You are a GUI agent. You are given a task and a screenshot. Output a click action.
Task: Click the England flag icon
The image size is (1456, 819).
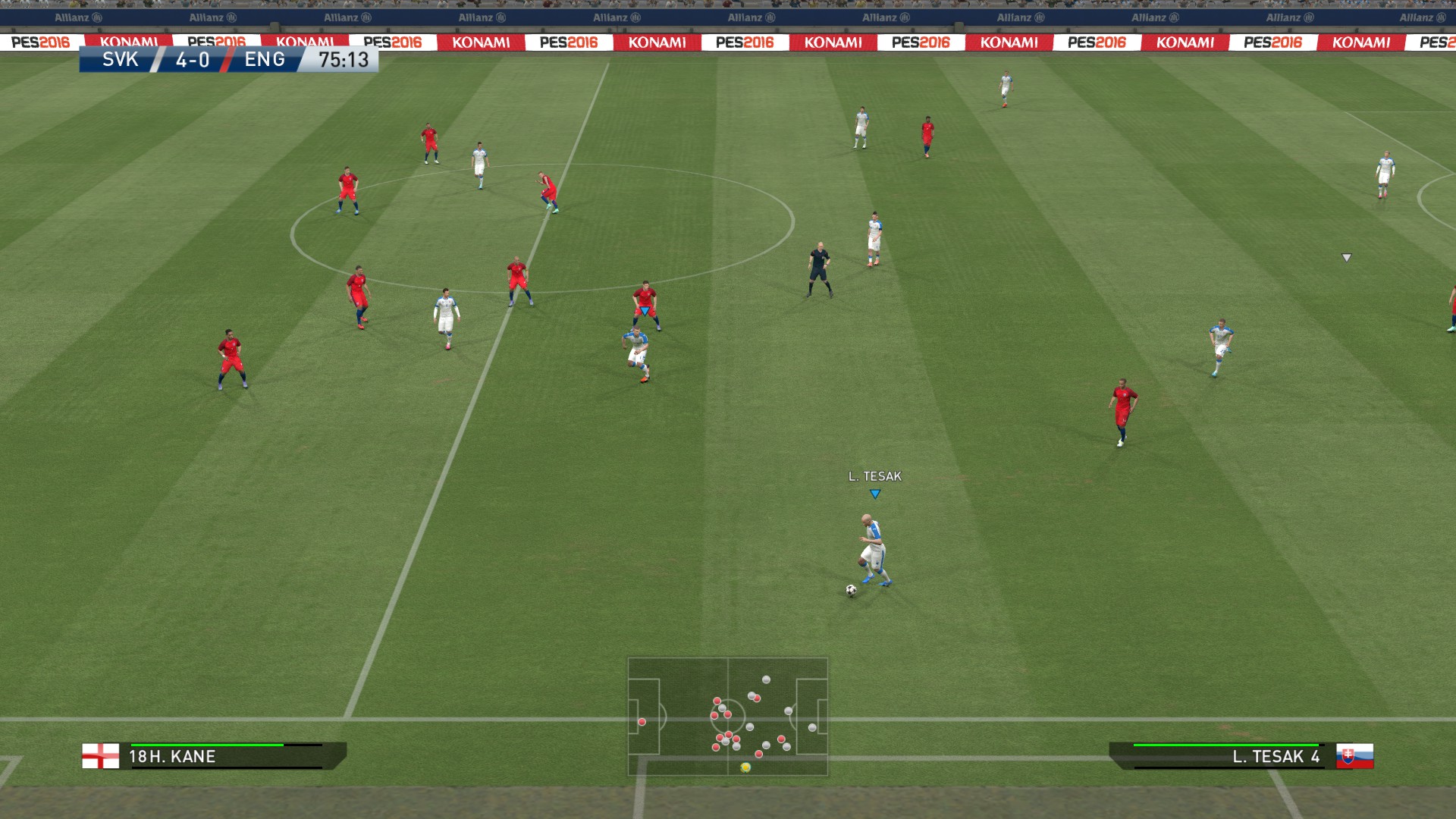101,756
